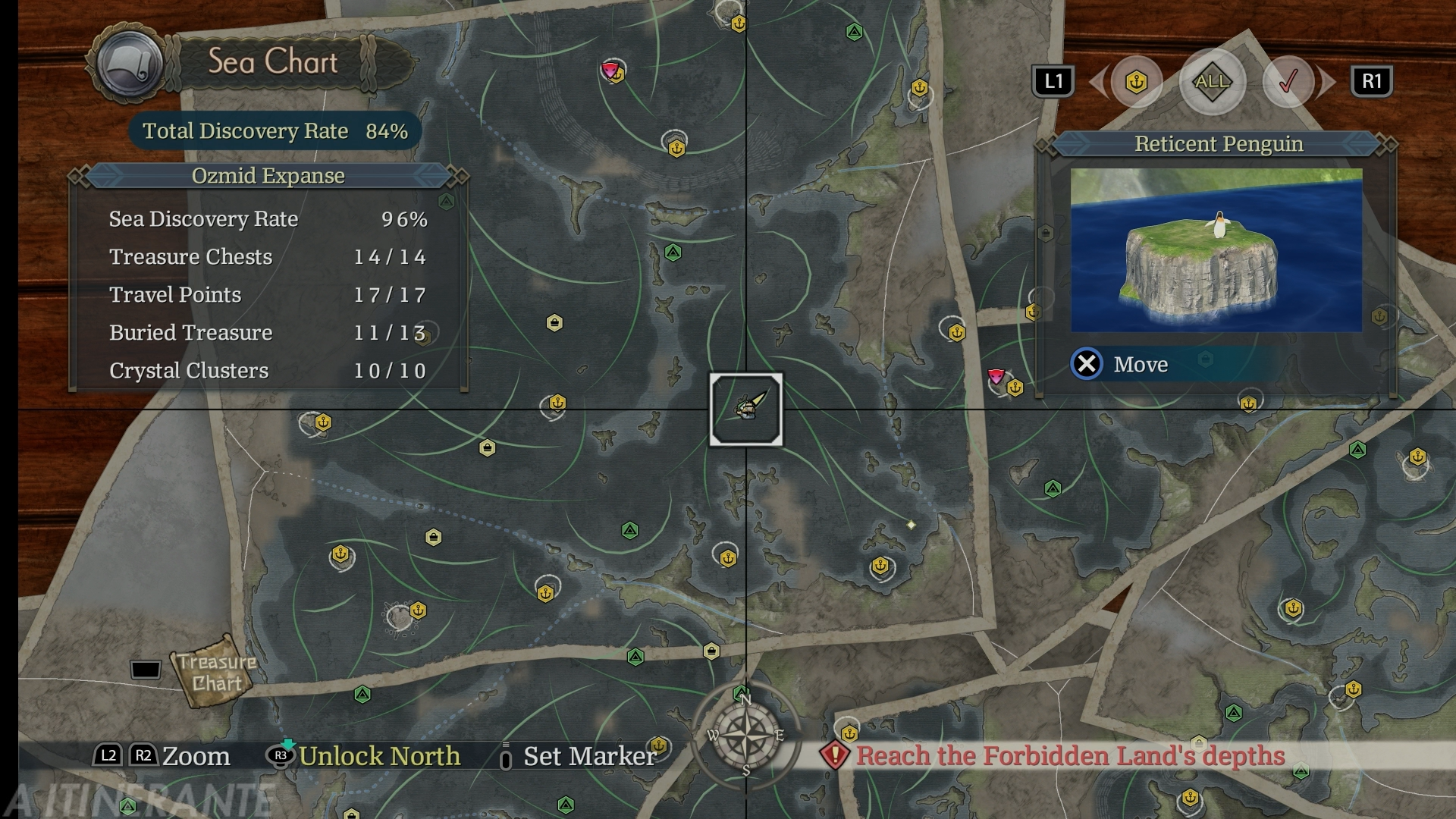This screenshot has width=1456, height=819.
Task: Select the Ozmid Expanse region header
Action: [268, 176]
